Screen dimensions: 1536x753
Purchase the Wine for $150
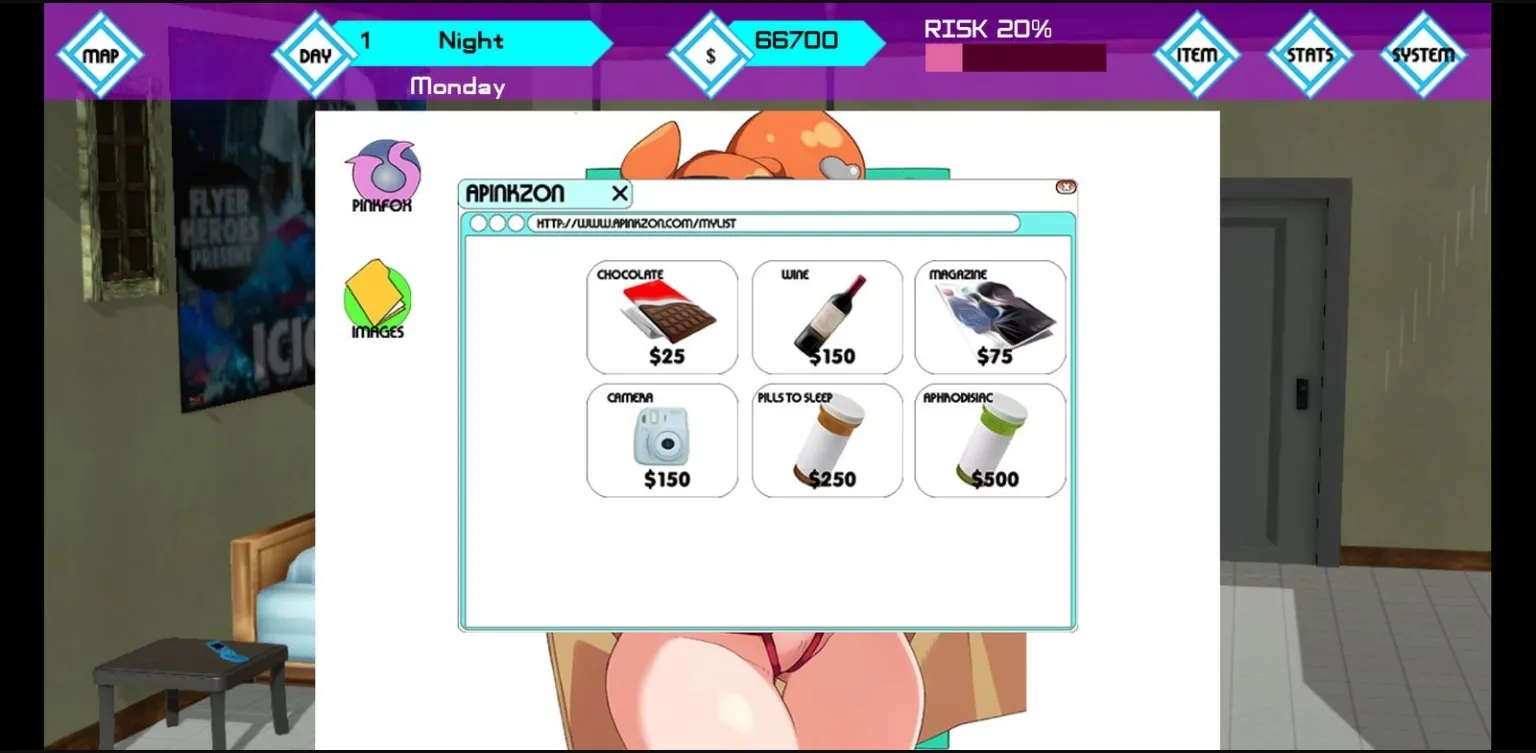(827, 316)
